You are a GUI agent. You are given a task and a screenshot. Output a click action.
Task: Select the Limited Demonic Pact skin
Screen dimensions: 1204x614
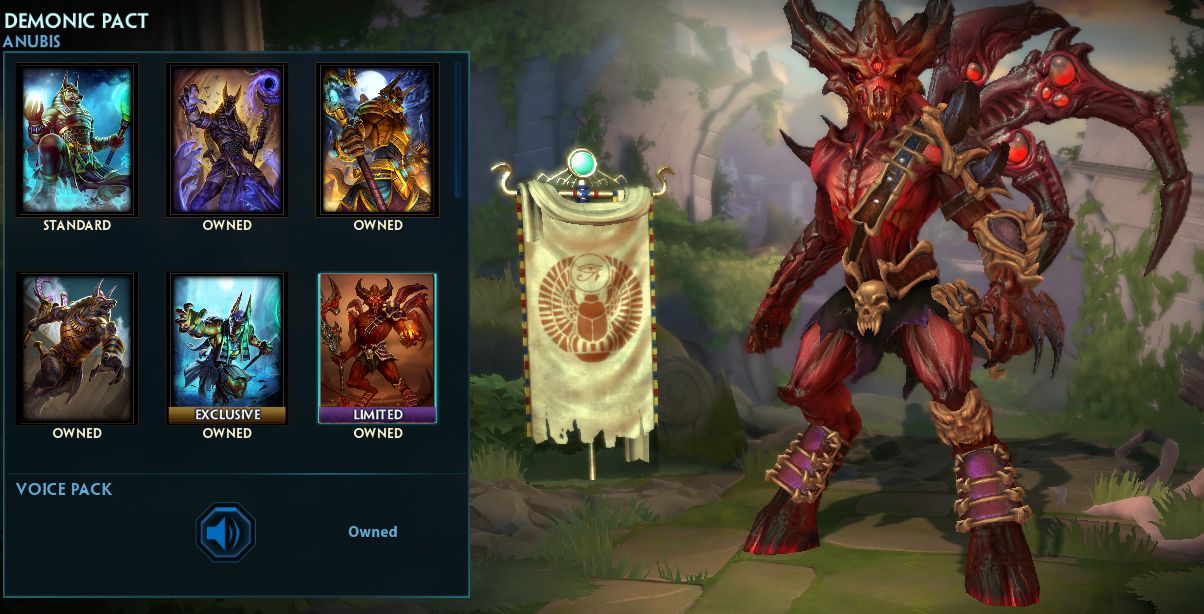(378, 348)
